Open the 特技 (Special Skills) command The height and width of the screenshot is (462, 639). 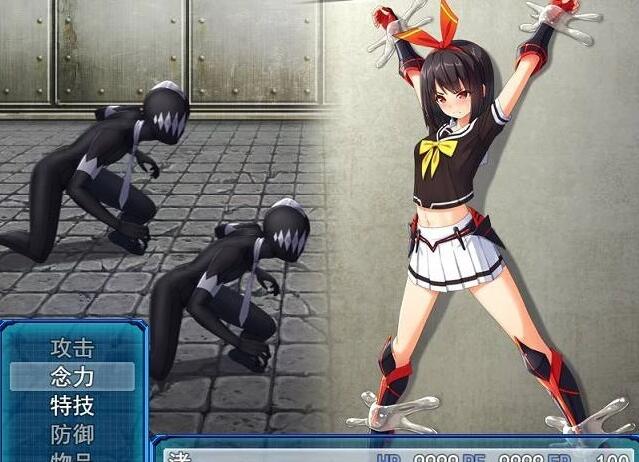72,406
